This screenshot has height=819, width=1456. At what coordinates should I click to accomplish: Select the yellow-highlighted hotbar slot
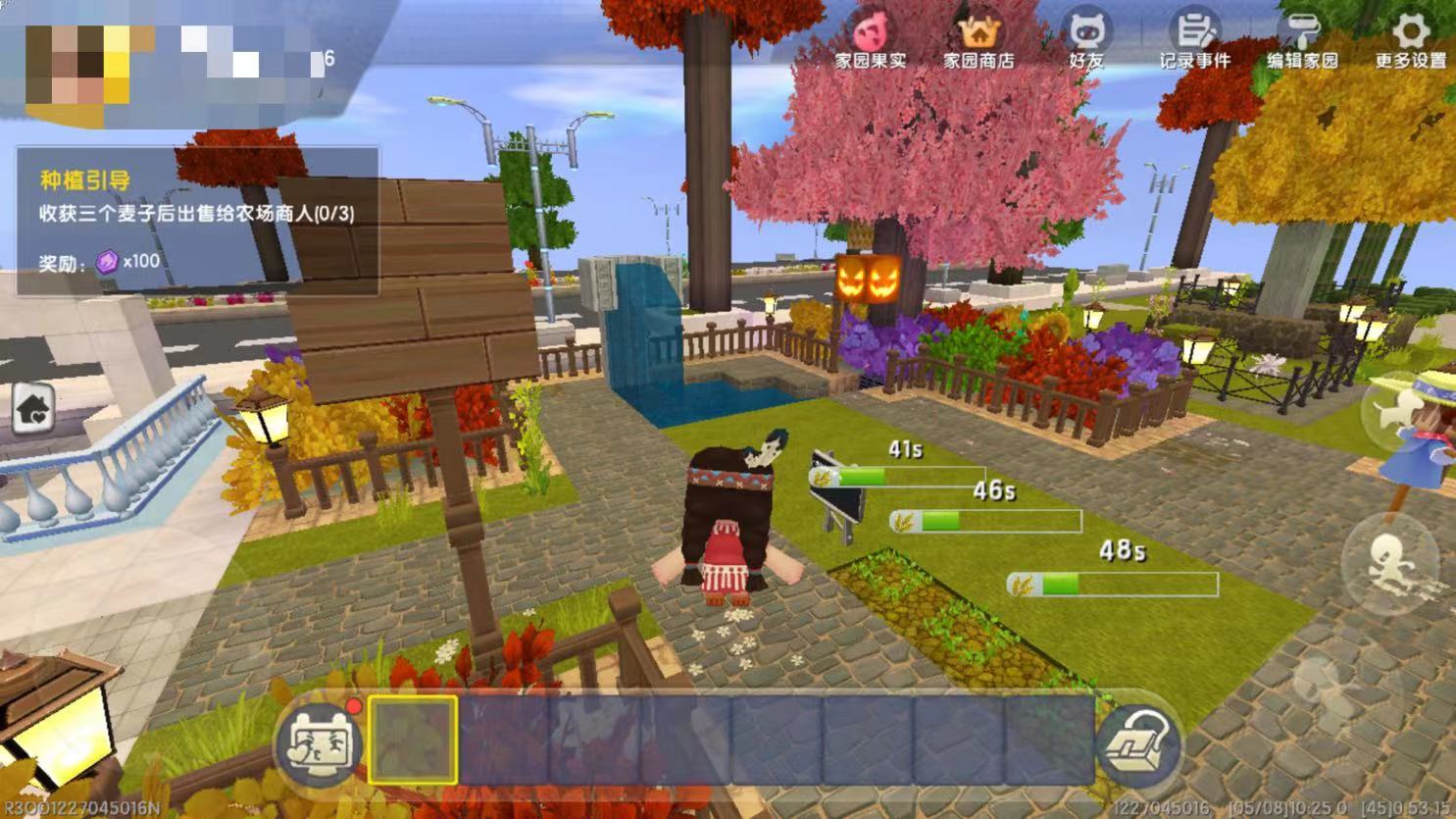(x=413, y=741)
